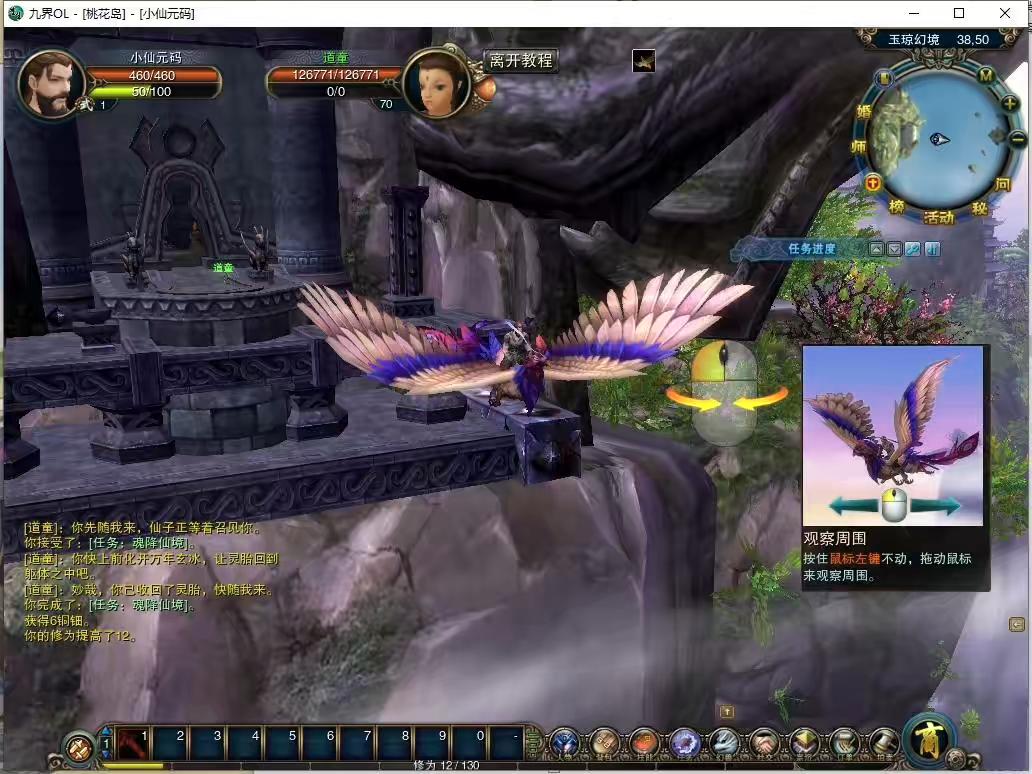Image resolution: width=1032 pixels, height=774 pixels.
Task: Open the 师 mentor button on minimap
Action: 859,146
